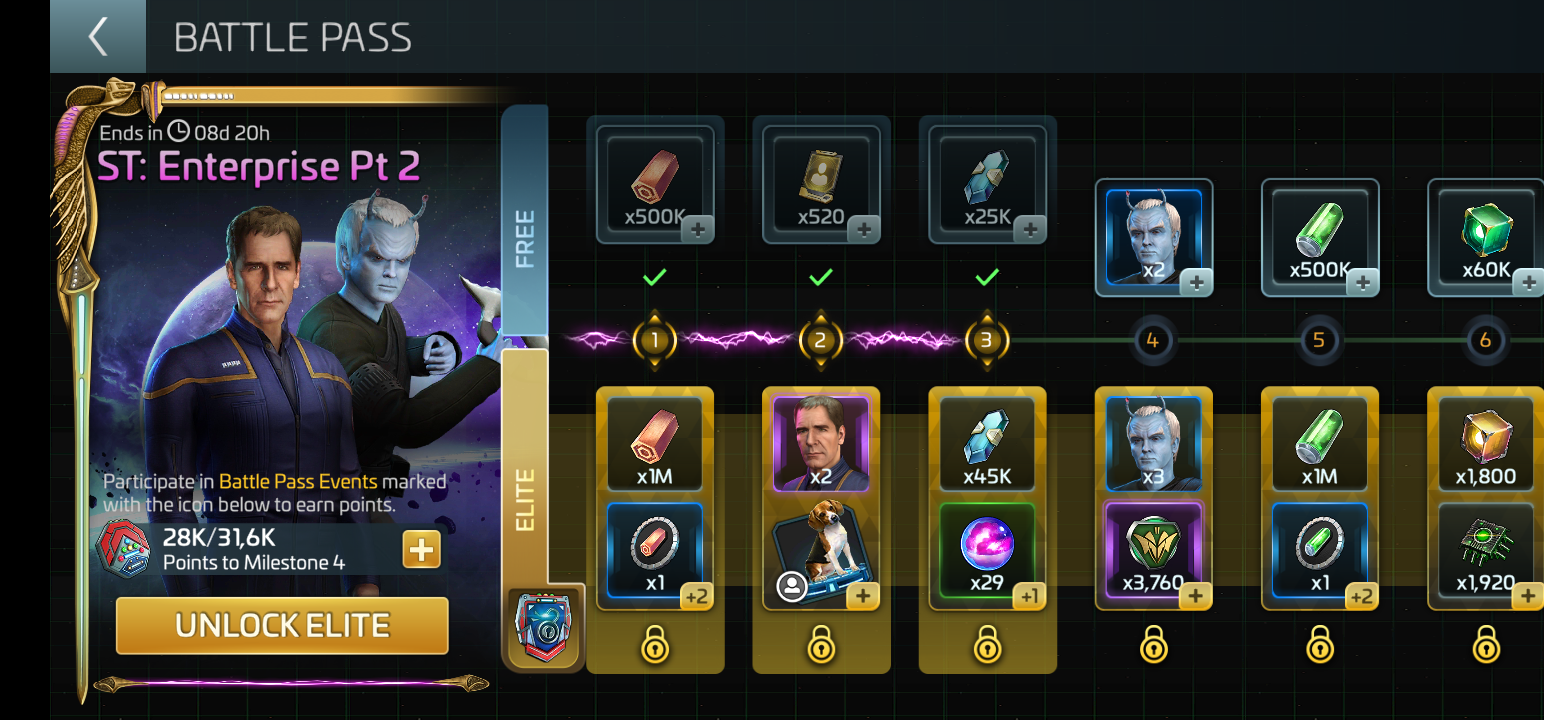Select the free x520 gold card reward

click(x=821, y=184)
